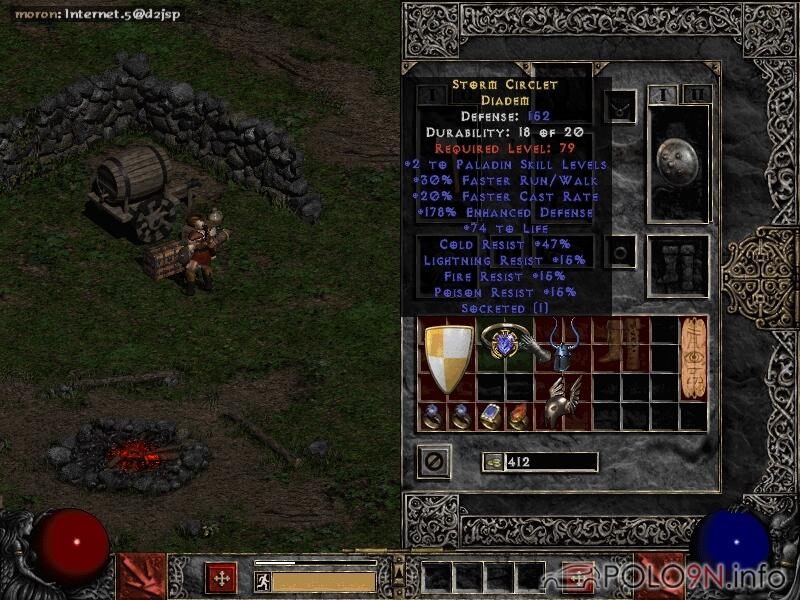The height and width of the screenshot is (600, 800).
Task: Click the red cross-arrows button
Action: click(x=221, y=578)
